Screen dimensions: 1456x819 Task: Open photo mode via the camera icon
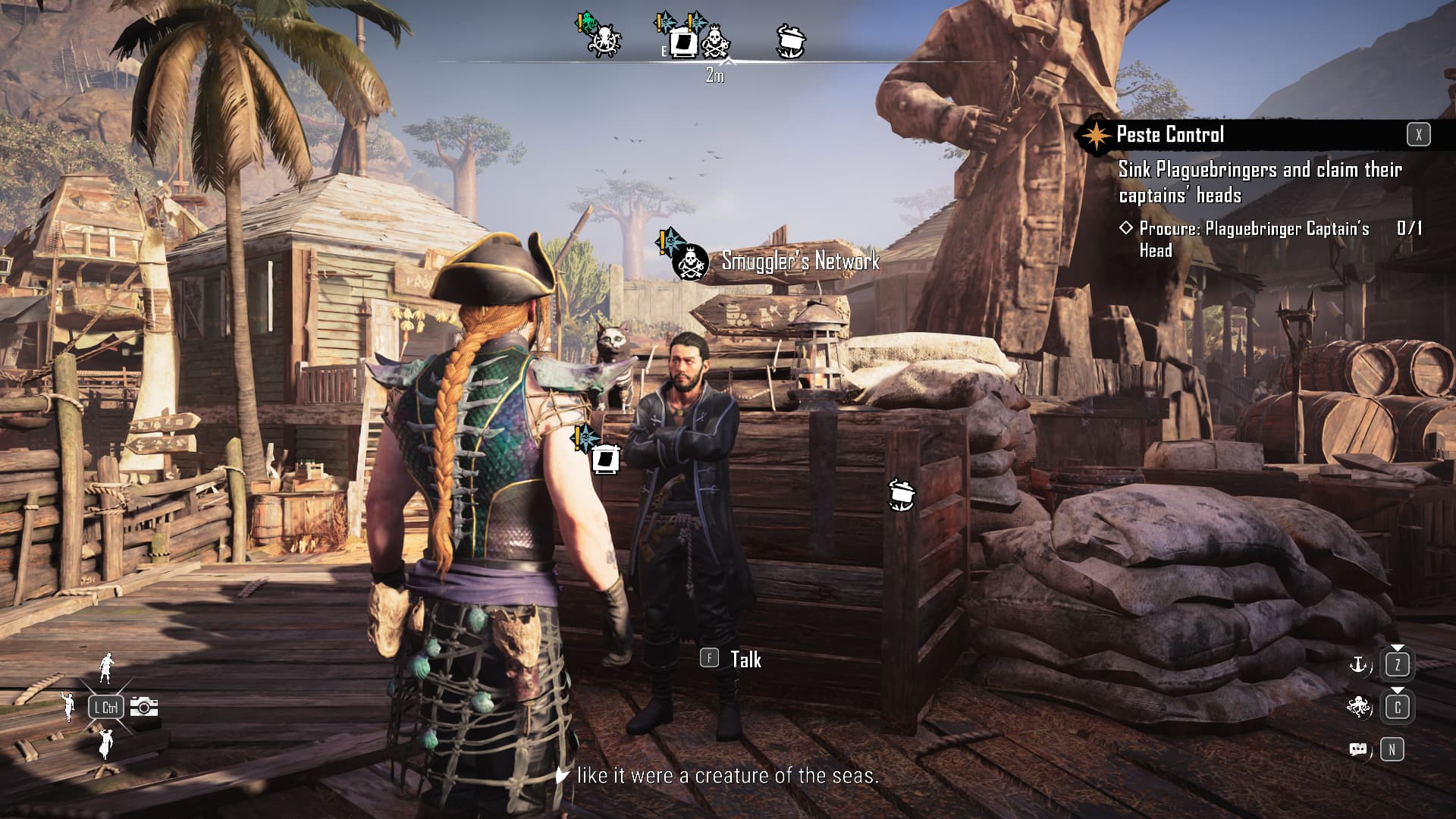(x=144, y=707)
